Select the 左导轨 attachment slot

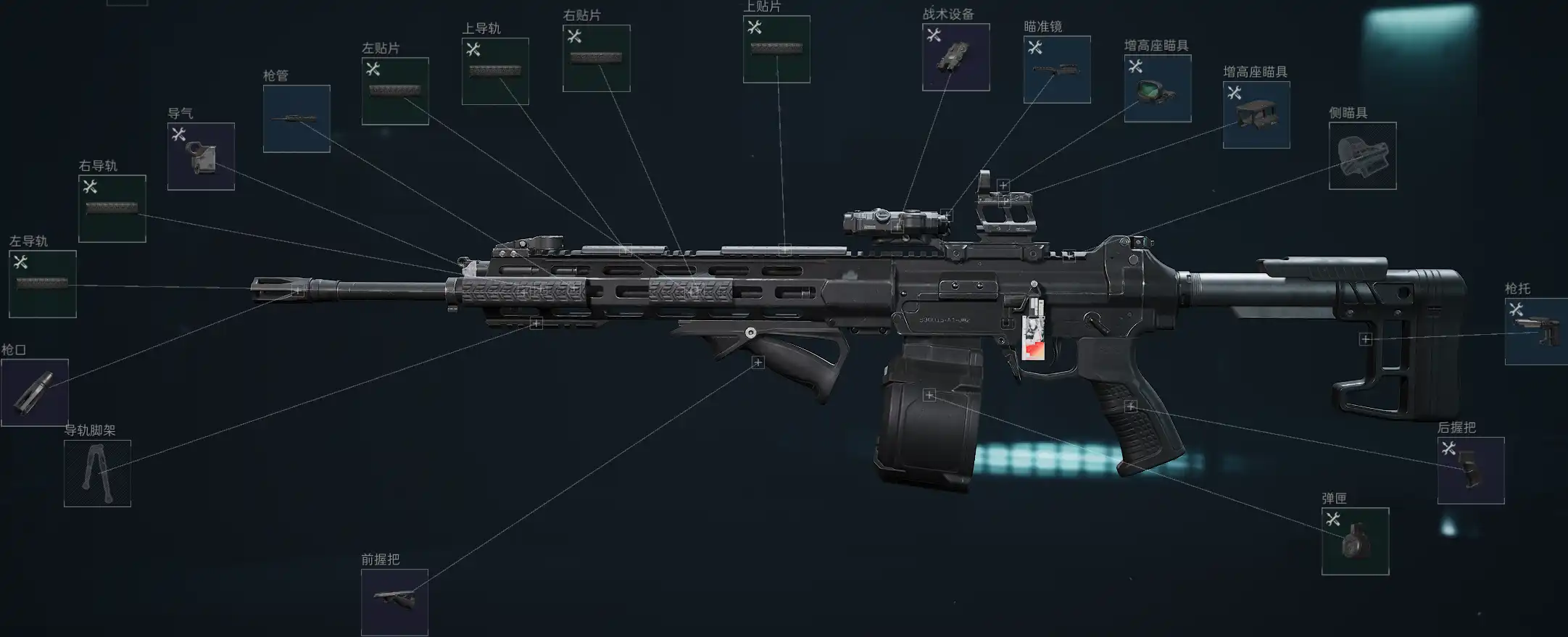42,284
